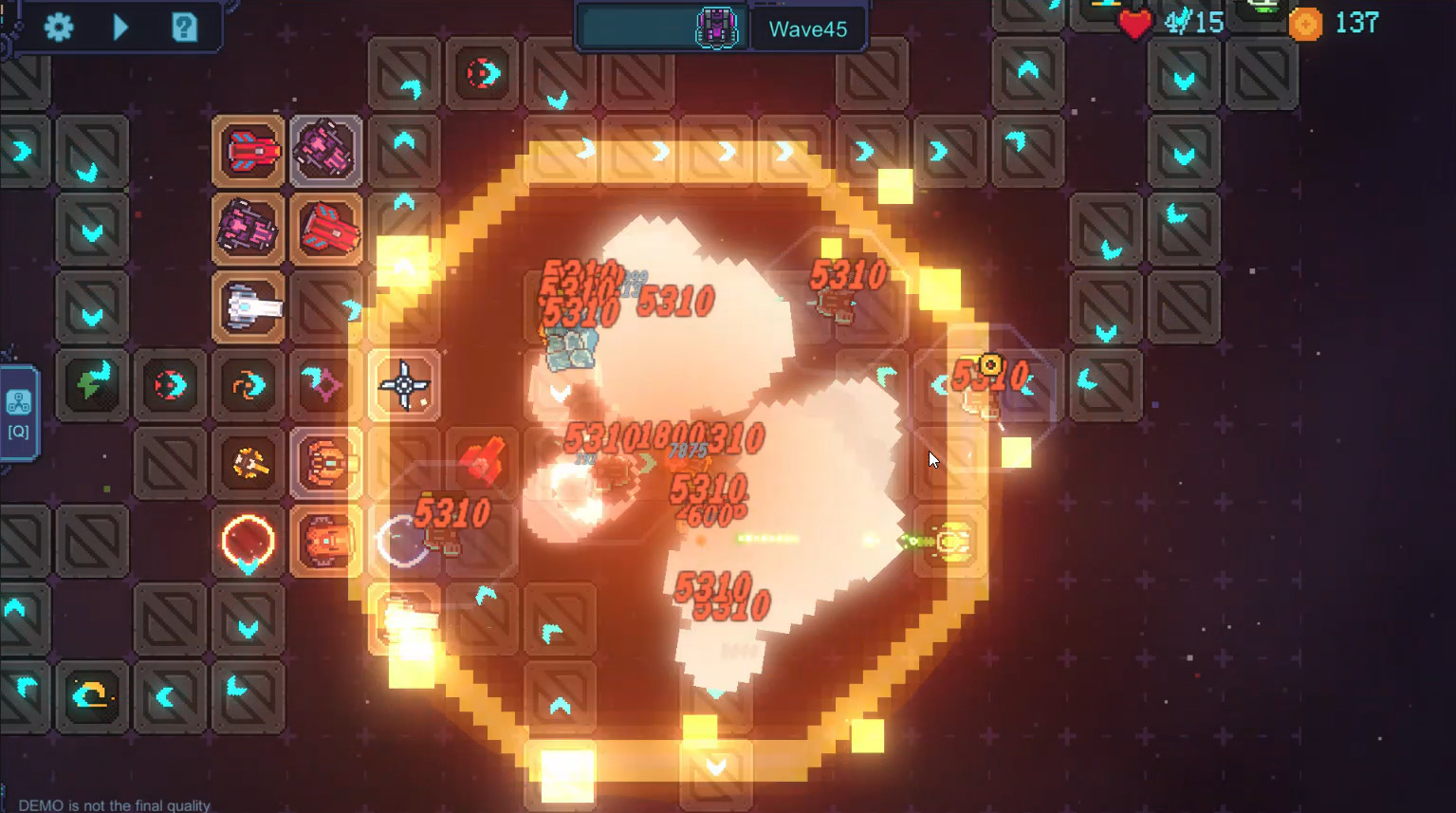Click the red crystal turret
This screenshot has width=1456, height=813.
pyautogui.click(x=481, y=461)
